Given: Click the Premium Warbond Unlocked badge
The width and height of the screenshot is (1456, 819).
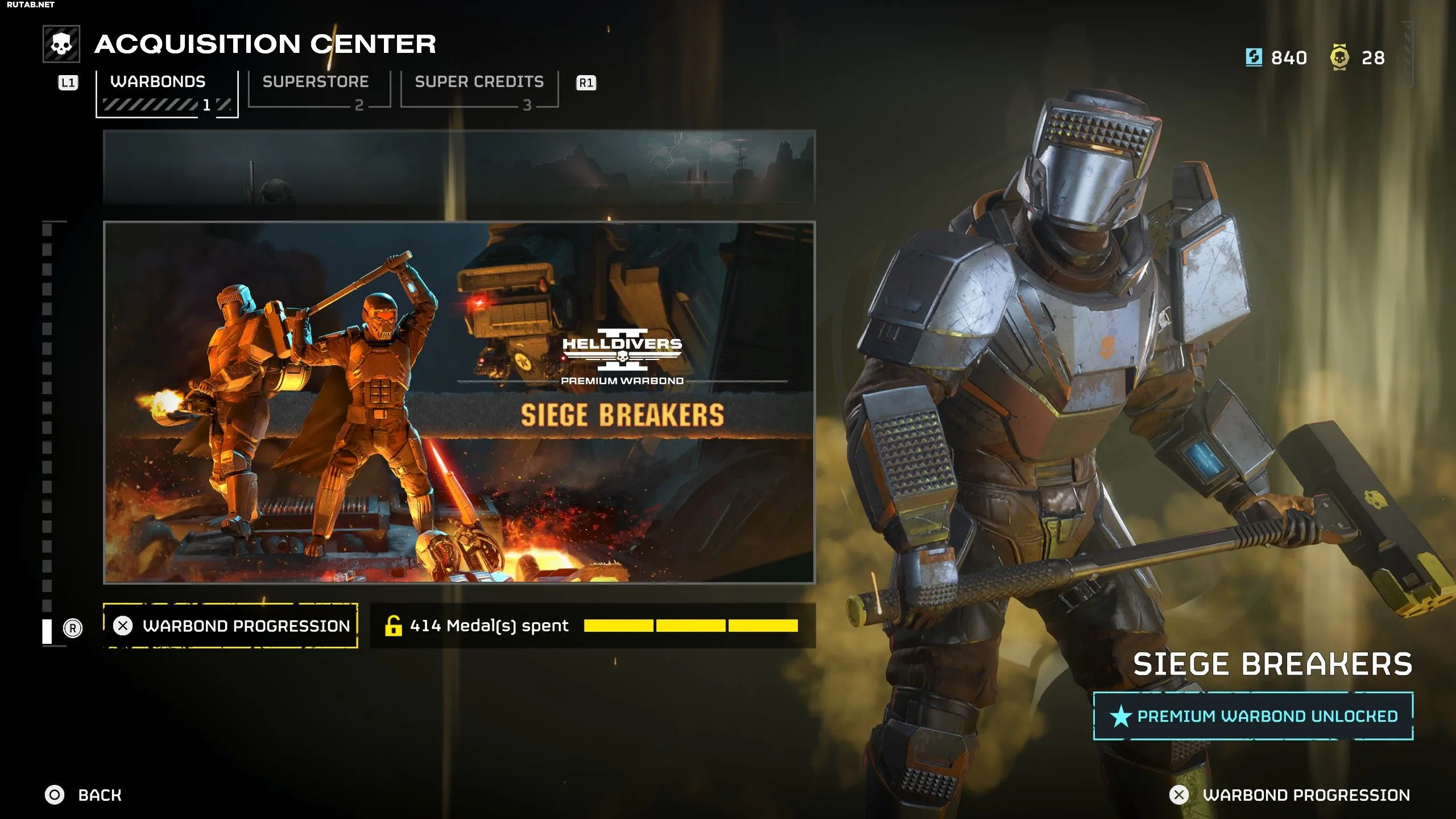Looking at the screenshot, I should coord(1254,716).
